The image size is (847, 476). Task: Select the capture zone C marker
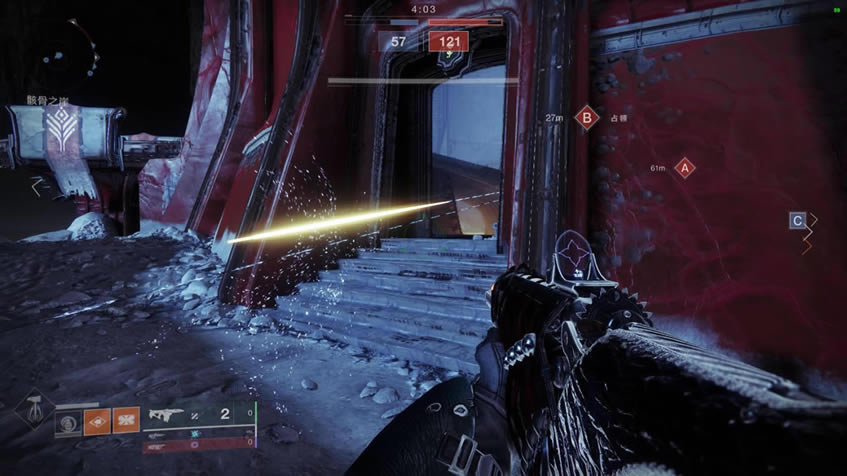pos(797,220)
